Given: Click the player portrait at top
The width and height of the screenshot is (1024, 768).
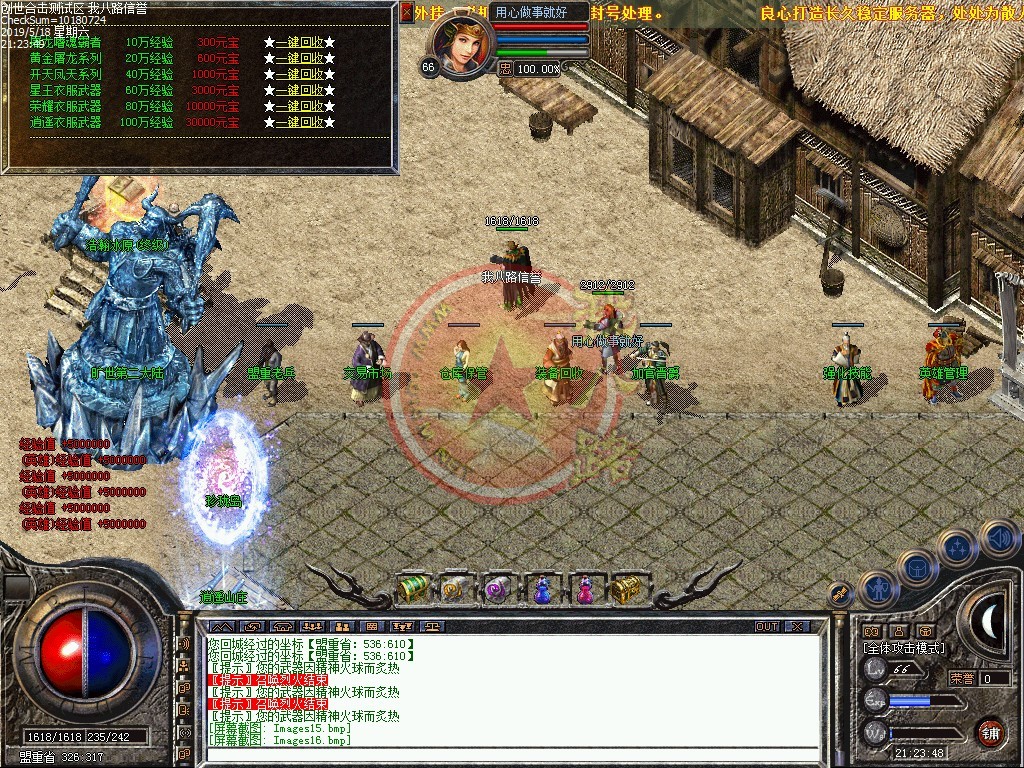Looking at the screenshot, I should point(462,44).
